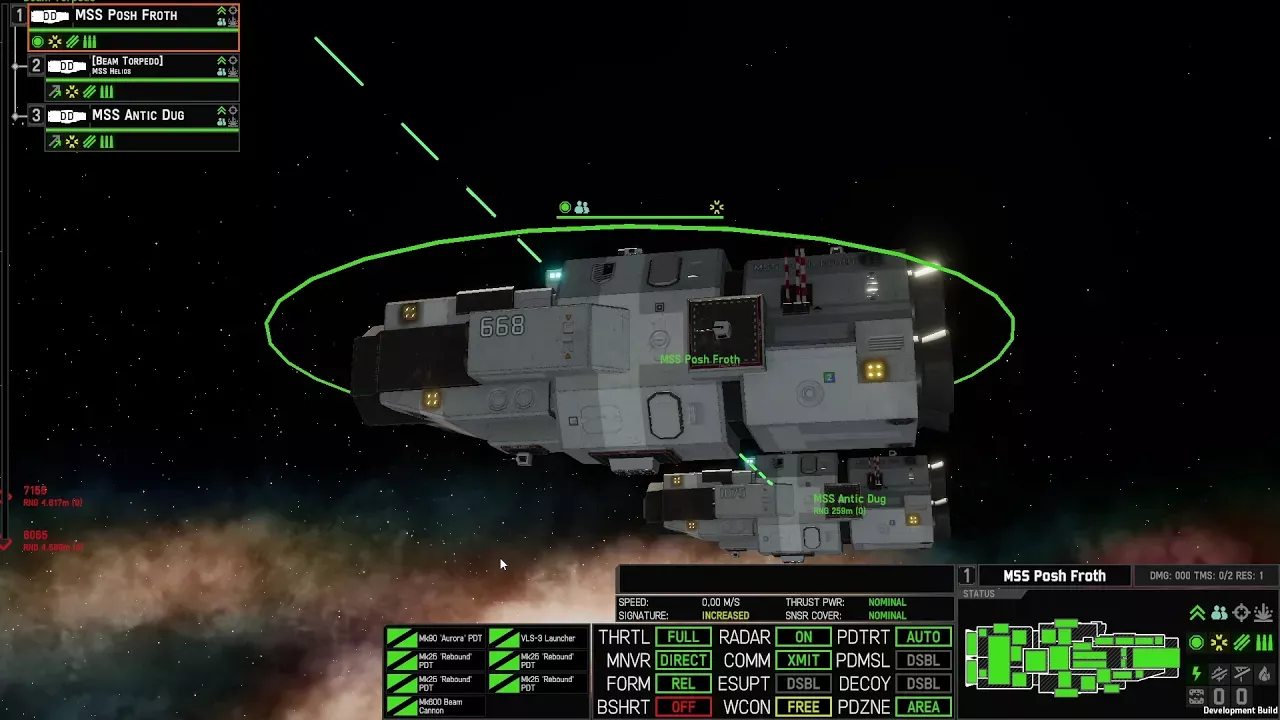Change the MNVR DIRECT maneuver mode
This screenshot has height=720, width=1280.
point(683,660)
